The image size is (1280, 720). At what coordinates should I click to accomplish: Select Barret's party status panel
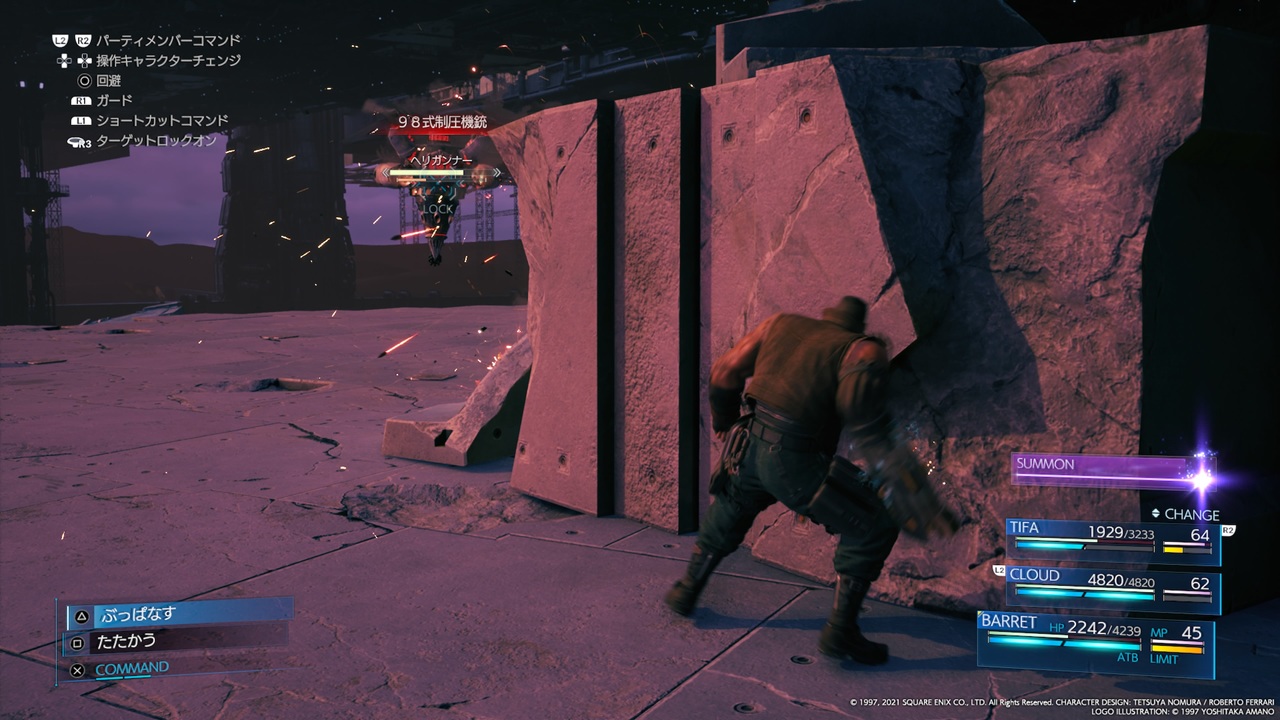(1097, 638)
